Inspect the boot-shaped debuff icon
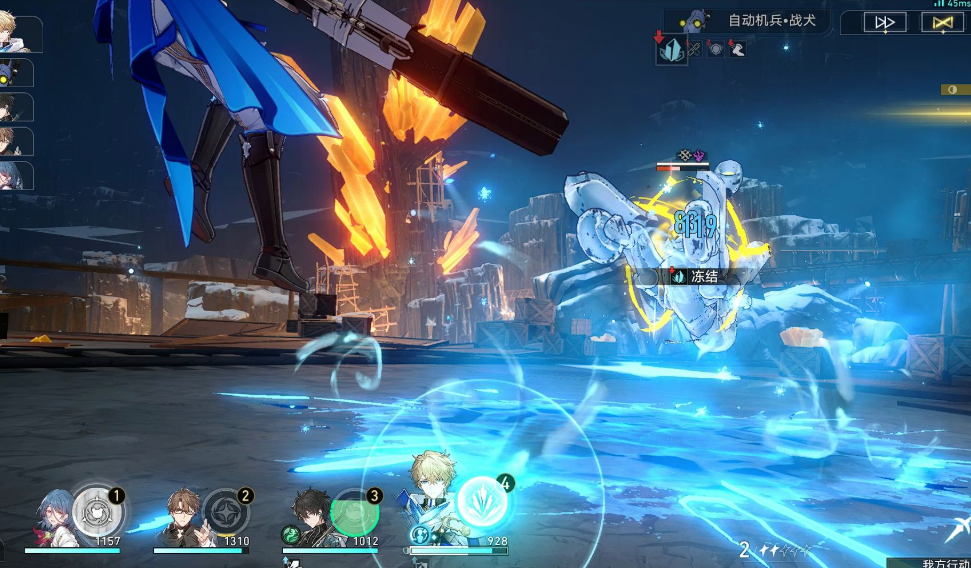This screenshot has height=568, width=971. tap(737, 48)
